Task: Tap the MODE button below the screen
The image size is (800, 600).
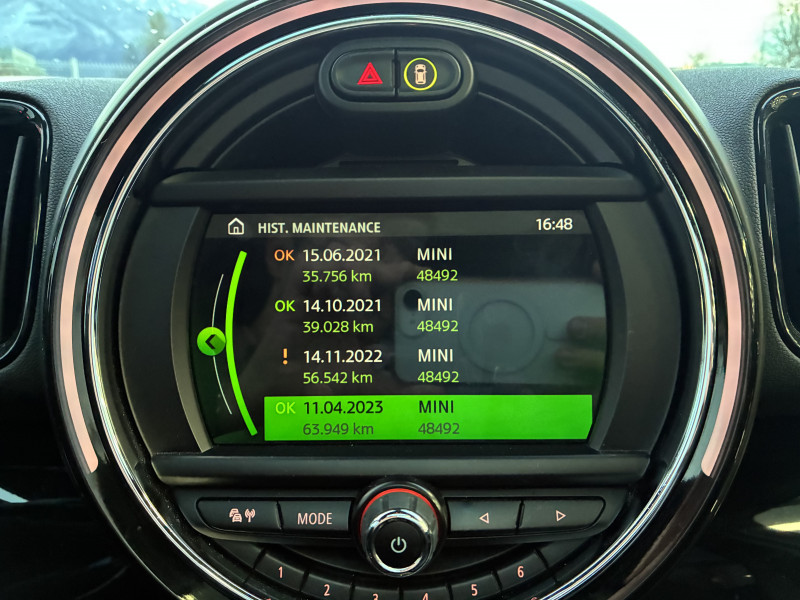Action: point(314,518)
